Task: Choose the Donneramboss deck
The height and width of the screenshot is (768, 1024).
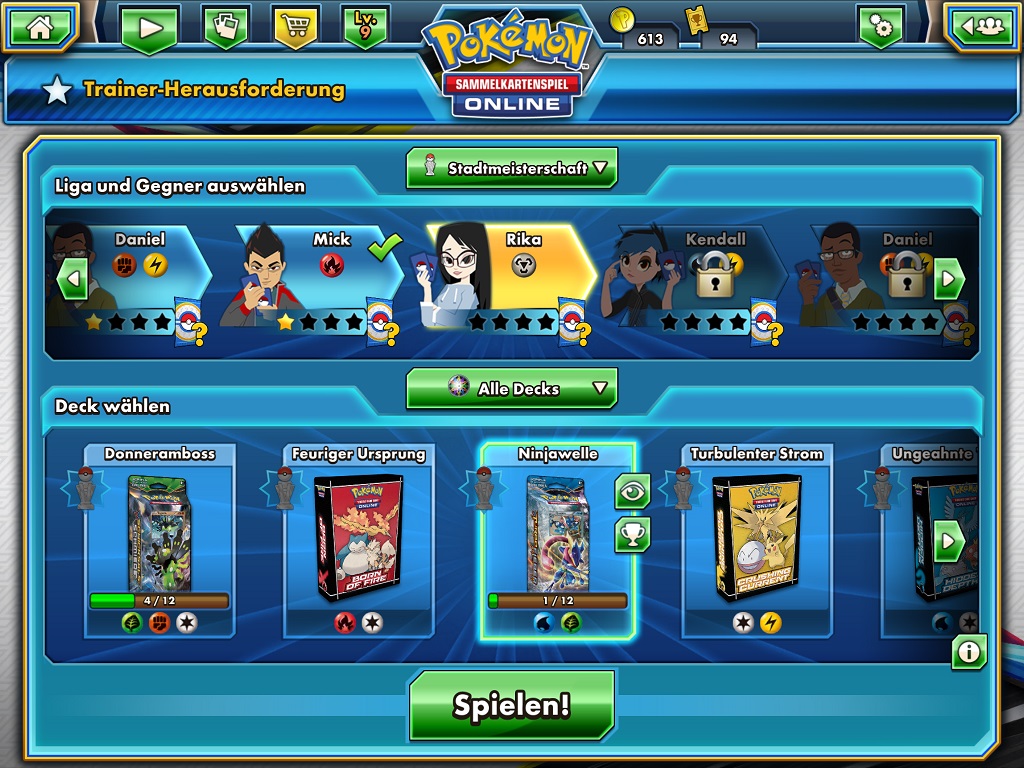Action: coord(159,540)
